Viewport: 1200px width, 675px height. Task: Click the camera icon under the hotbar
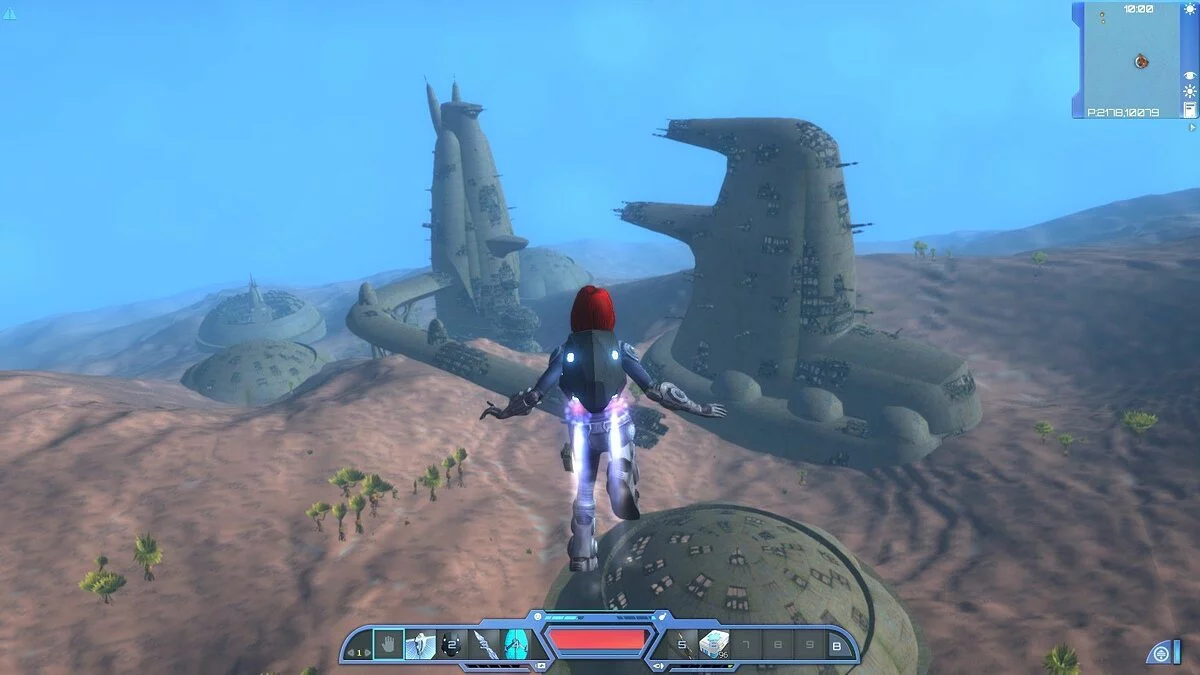point(541,664)
